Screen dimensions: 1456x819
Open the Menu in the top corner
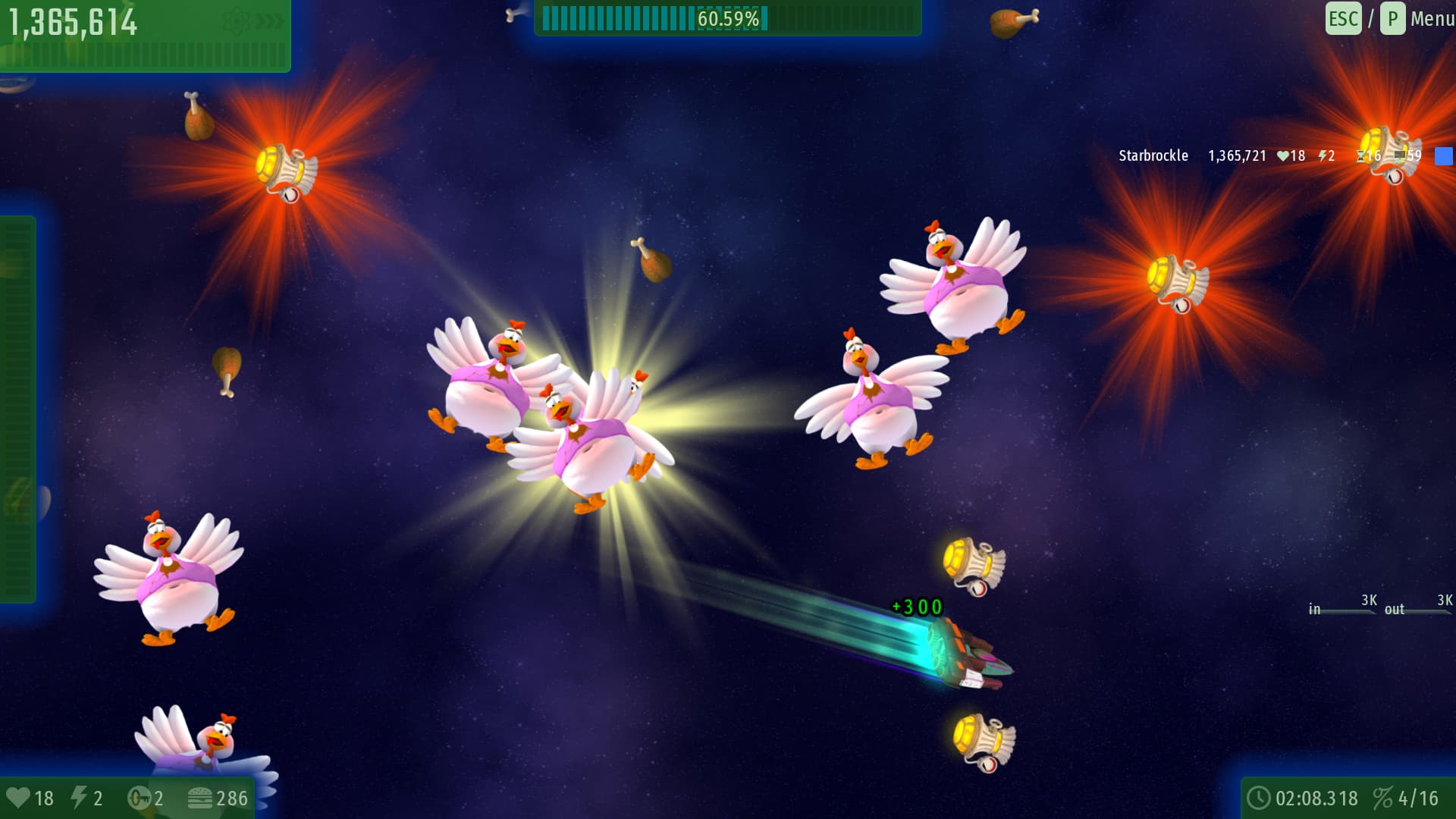click(1431, 19)
